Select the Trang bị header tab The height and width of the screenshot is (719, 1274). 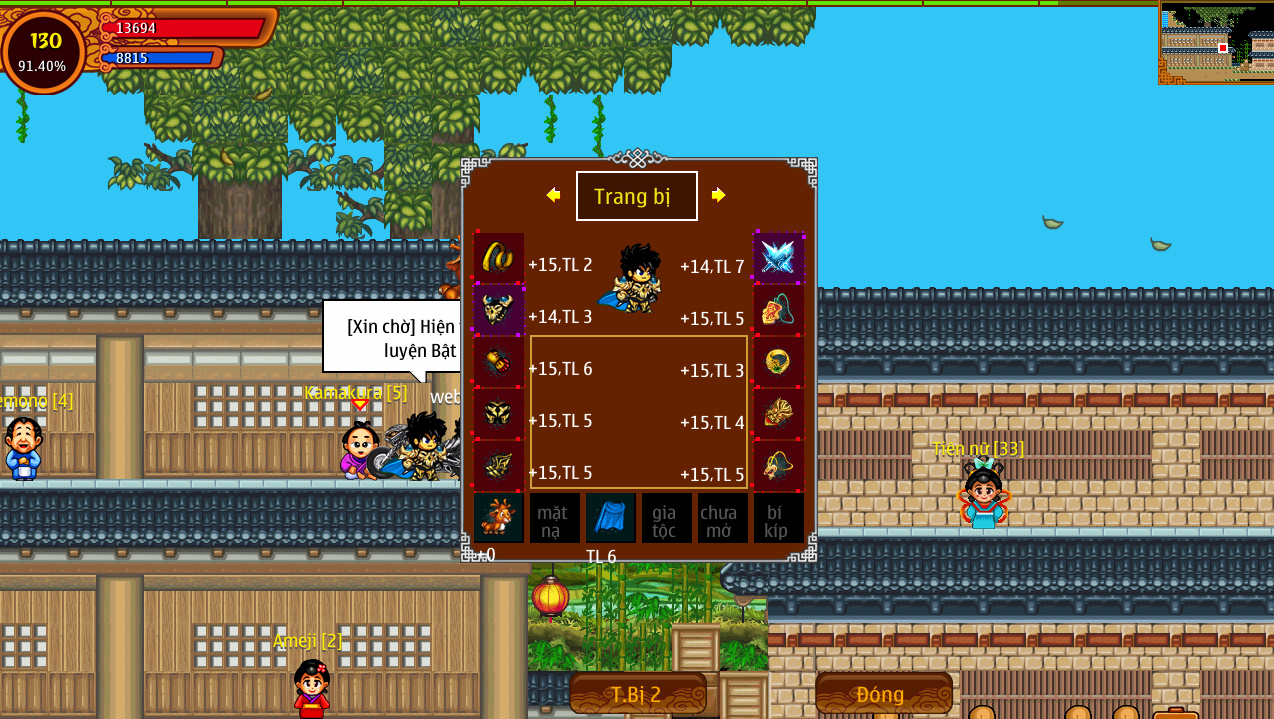point(636,196)
